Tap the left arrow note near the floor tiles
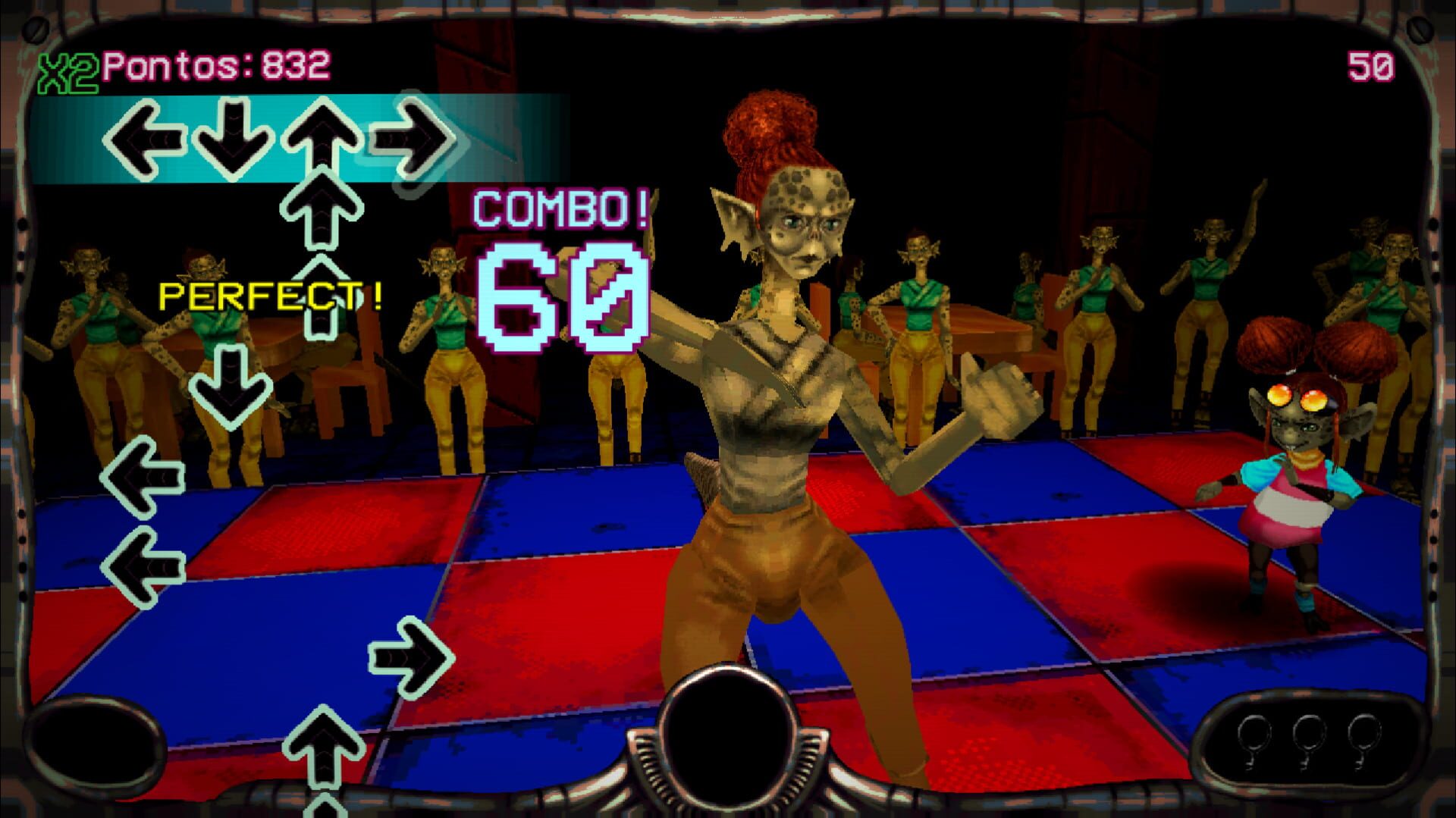The width and height of the screenshot is (1456, 818). tap(144, 474)
